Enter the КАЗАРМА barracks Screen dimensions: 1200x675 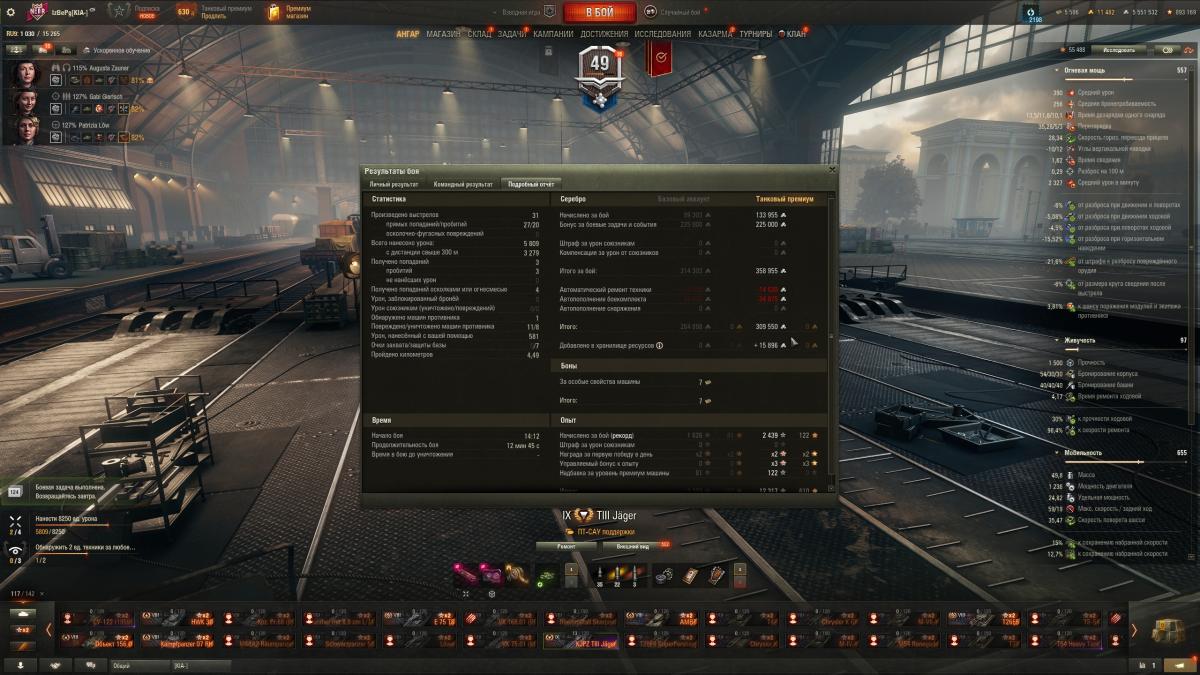tap(715, 34)
